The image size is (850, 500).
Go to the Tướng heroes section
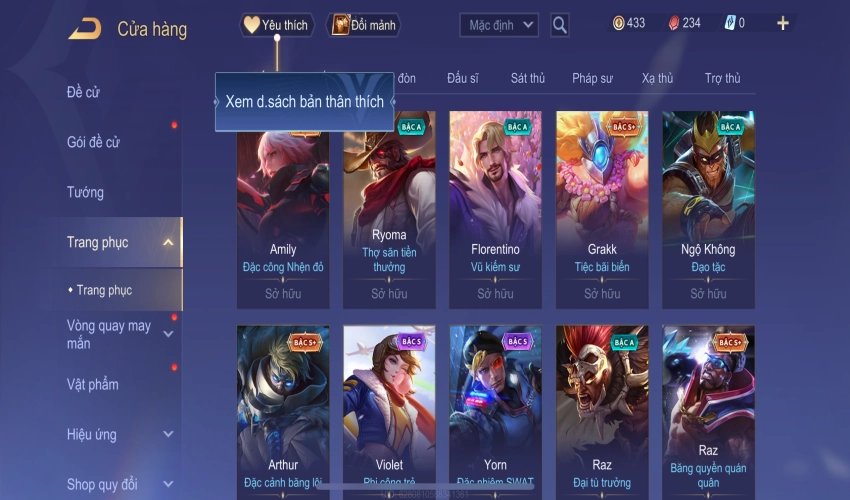pos(85,192)
